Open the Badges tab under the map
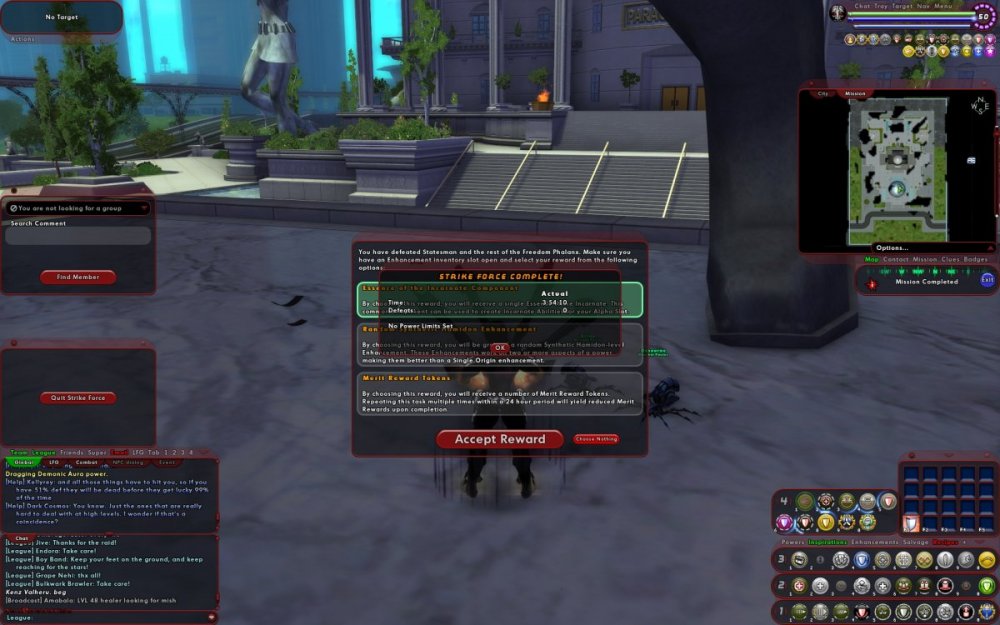This screenshot has width=1000, height=625. (x=976, y=259)
